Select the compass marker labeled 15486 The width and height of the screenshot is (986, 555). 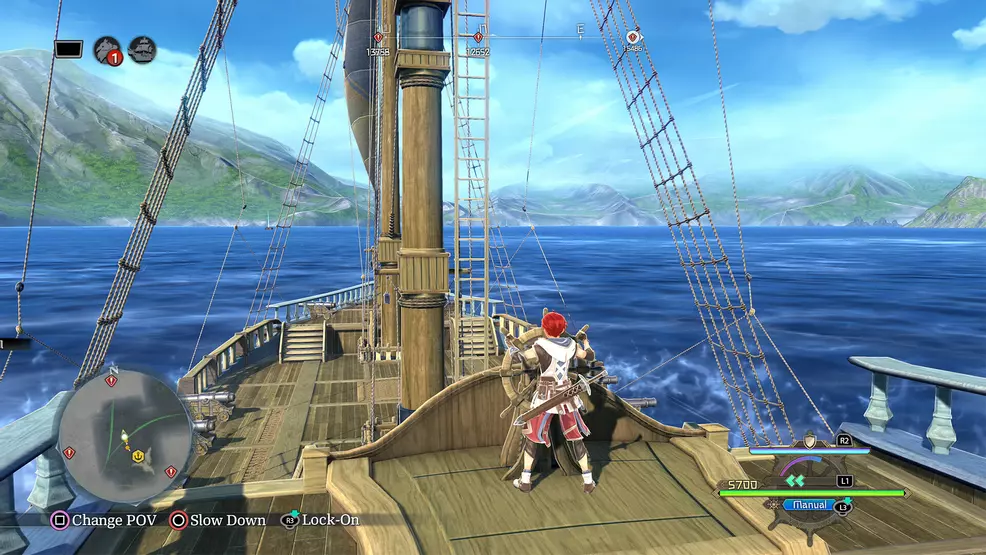click(632, 37)
